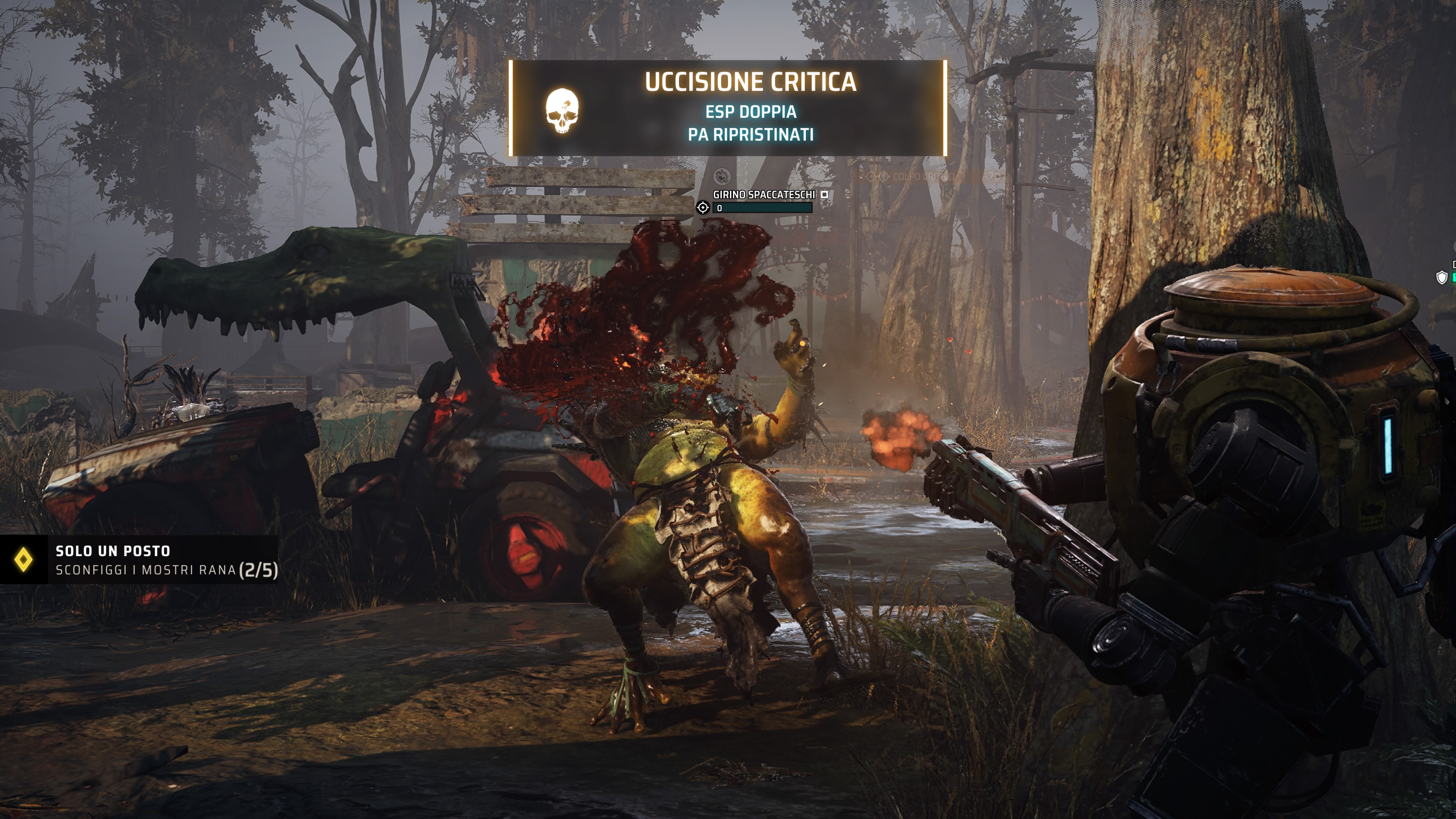Click the white shield icon
Image resolution: width=1456 pixels, height=819 pixels.
(1441, 277)
